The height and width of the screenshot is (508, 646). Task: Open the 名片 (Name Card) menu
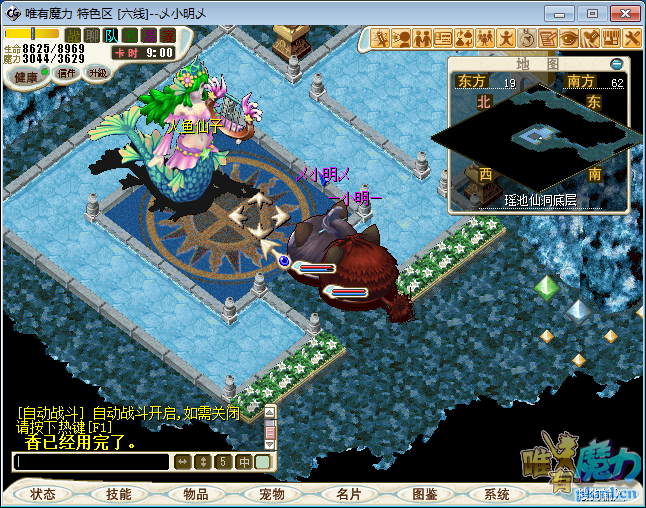(348, 494)
